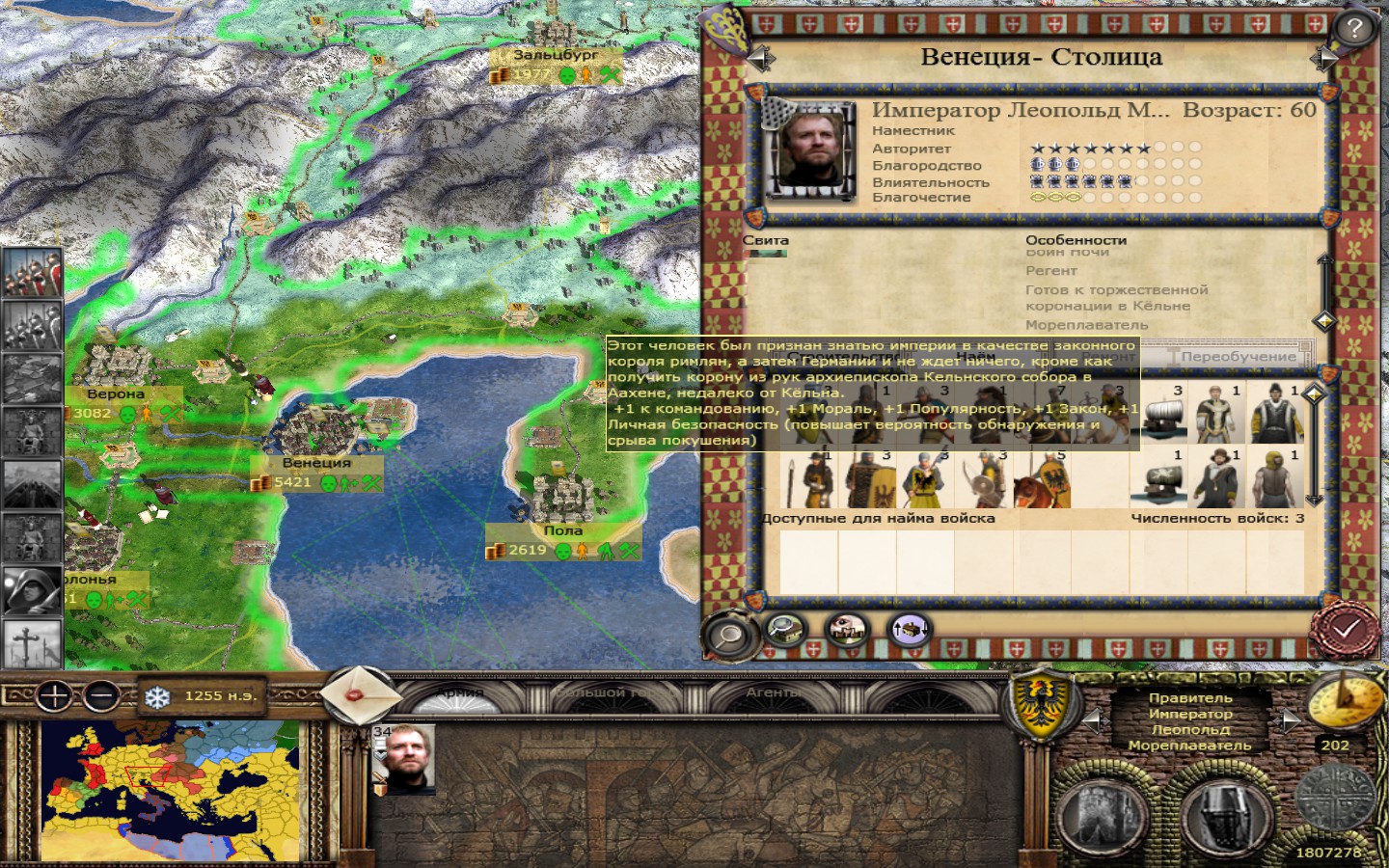
Task: Select the general's portrait card in the army panel
Action: [x=404, y=759]
